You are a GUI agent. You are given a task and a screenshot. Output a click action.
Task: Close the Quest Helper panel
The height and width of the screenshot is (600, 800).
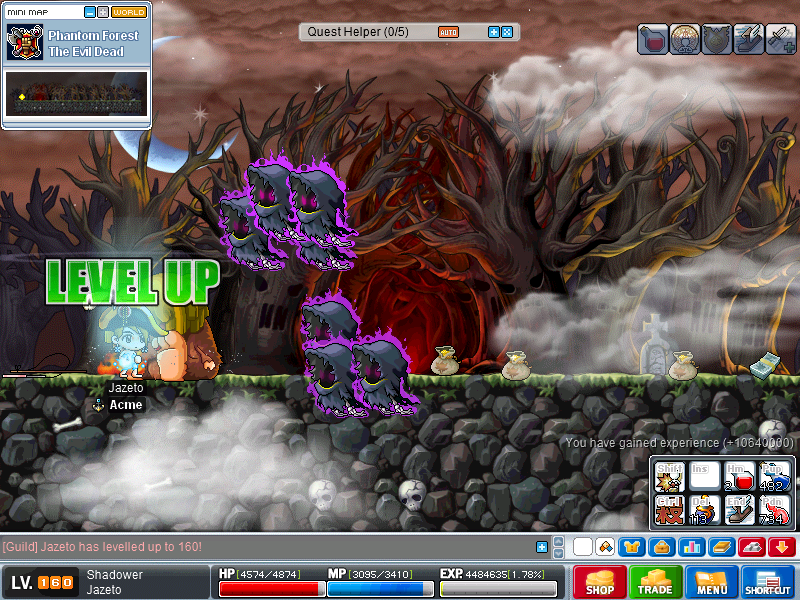pos(507,32)
